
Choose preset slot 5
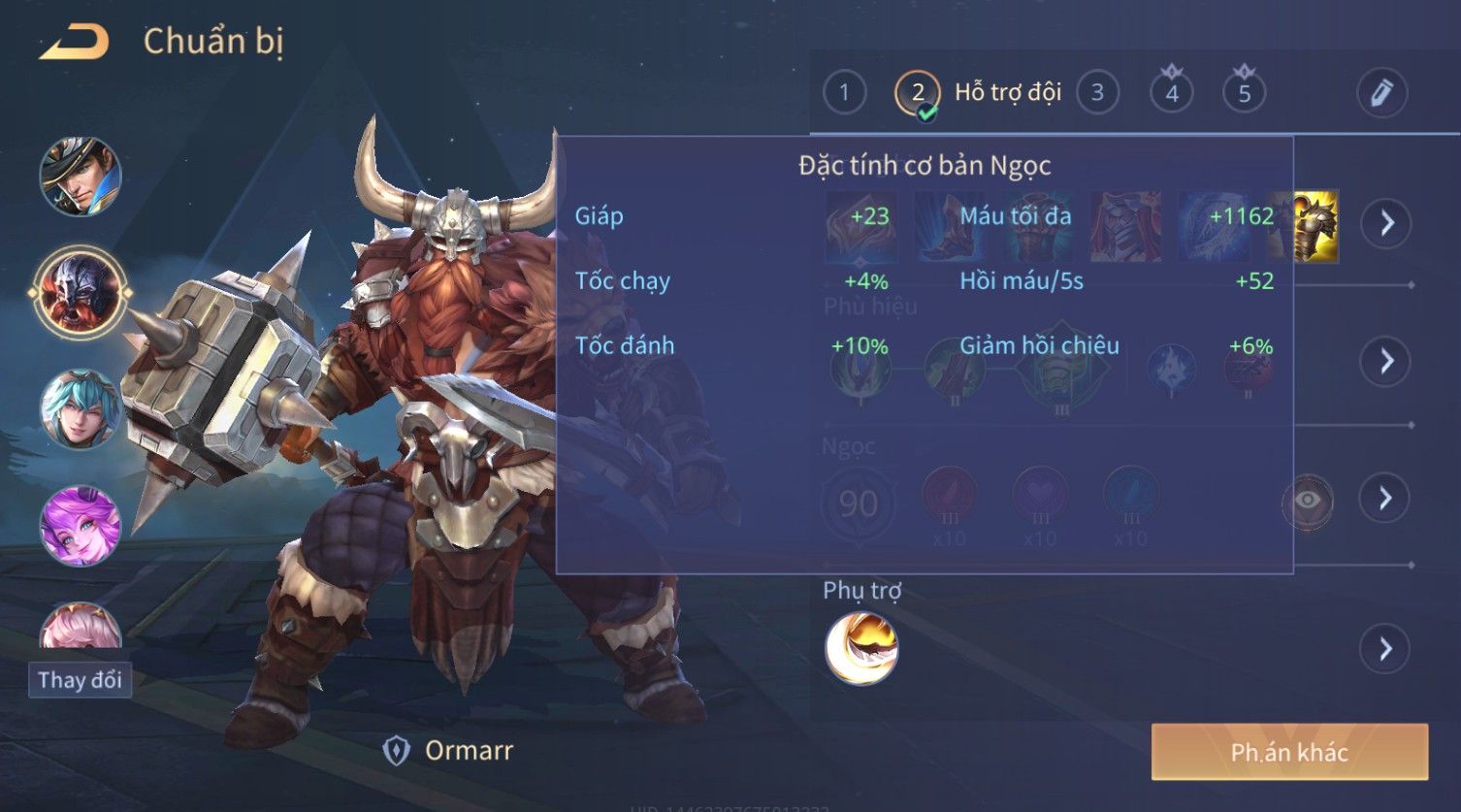pyautogui.click(x=1245, y=93)
